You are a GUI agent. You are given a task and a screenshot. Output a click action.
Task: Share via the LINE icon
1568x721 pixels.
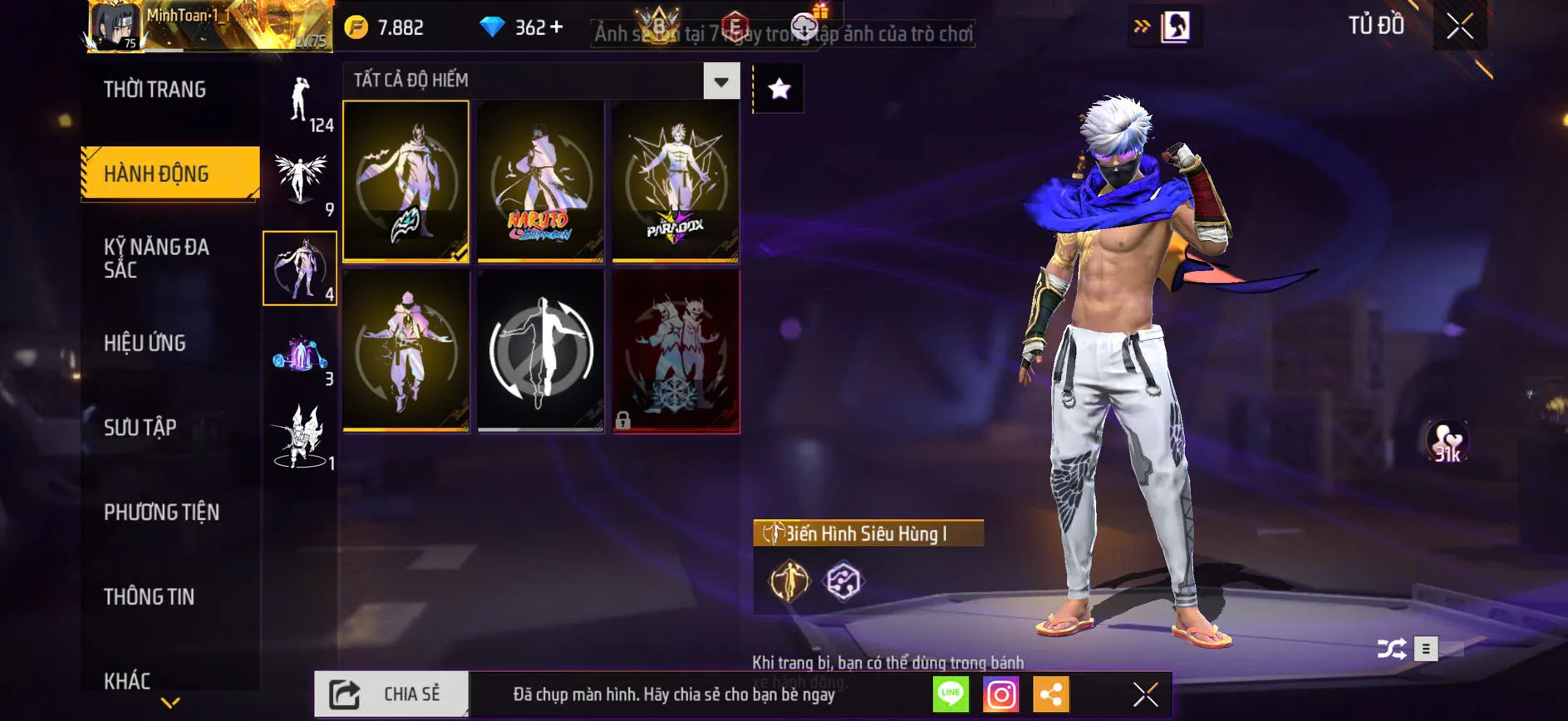tap(951, 694)
